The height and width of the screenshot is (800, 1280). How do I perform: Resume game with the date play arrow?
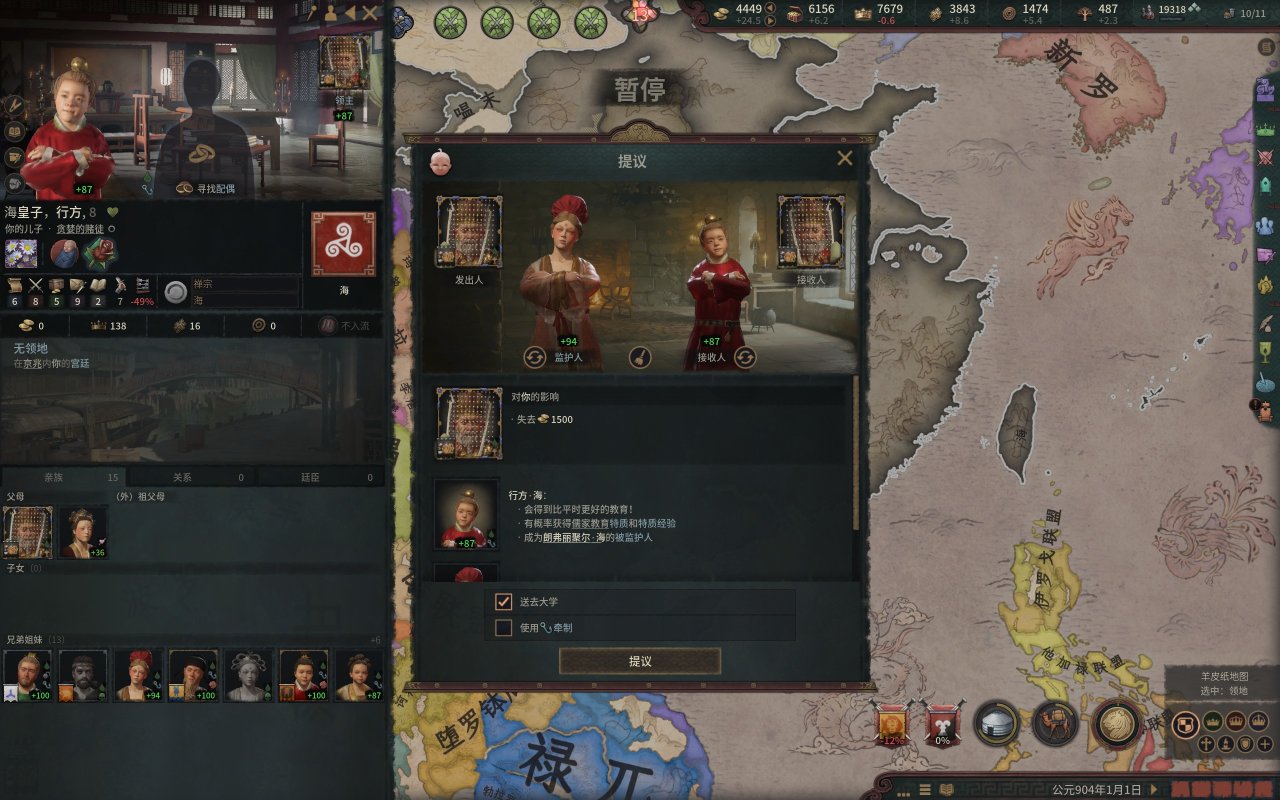coord(1155,789)
